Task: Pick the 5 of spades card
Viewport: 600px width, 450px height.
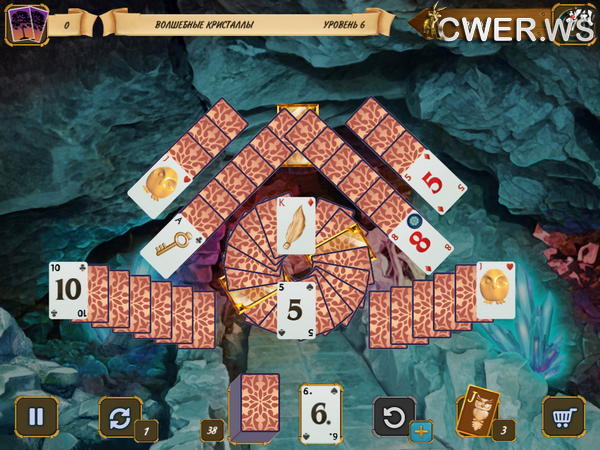Action: coord(295,310)
